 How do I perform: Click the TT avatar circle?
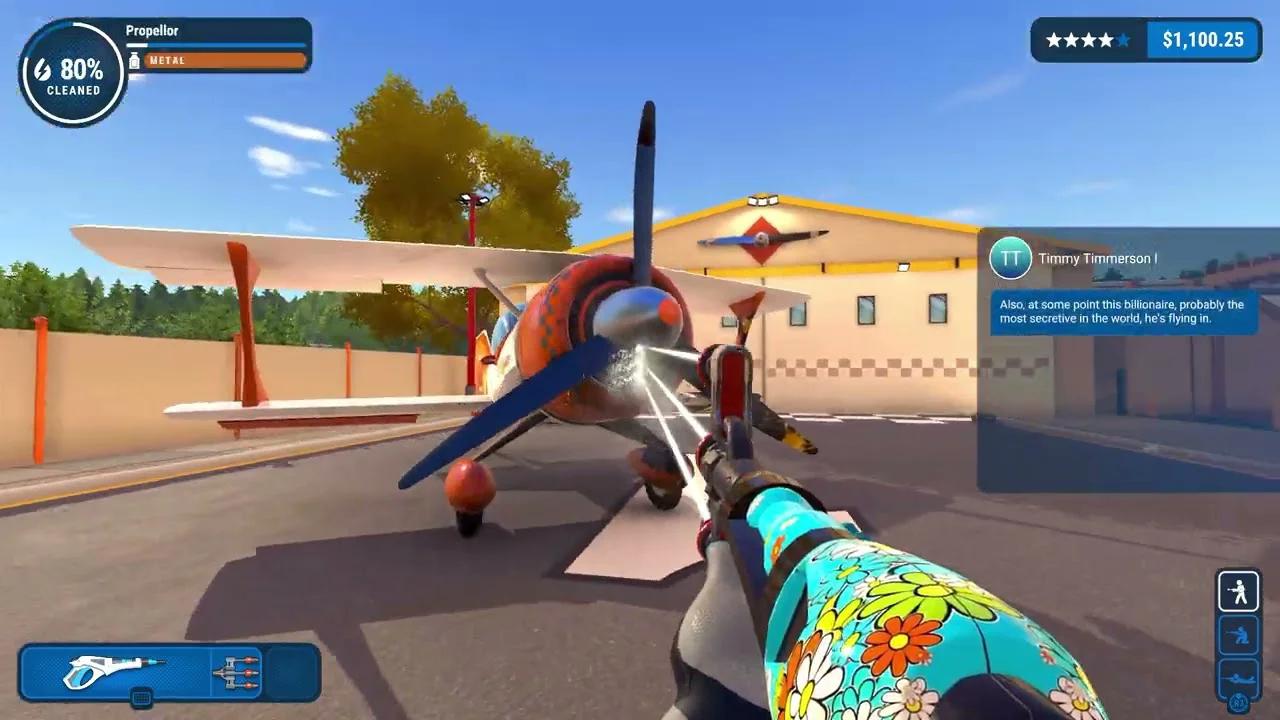click(1012, 257)
